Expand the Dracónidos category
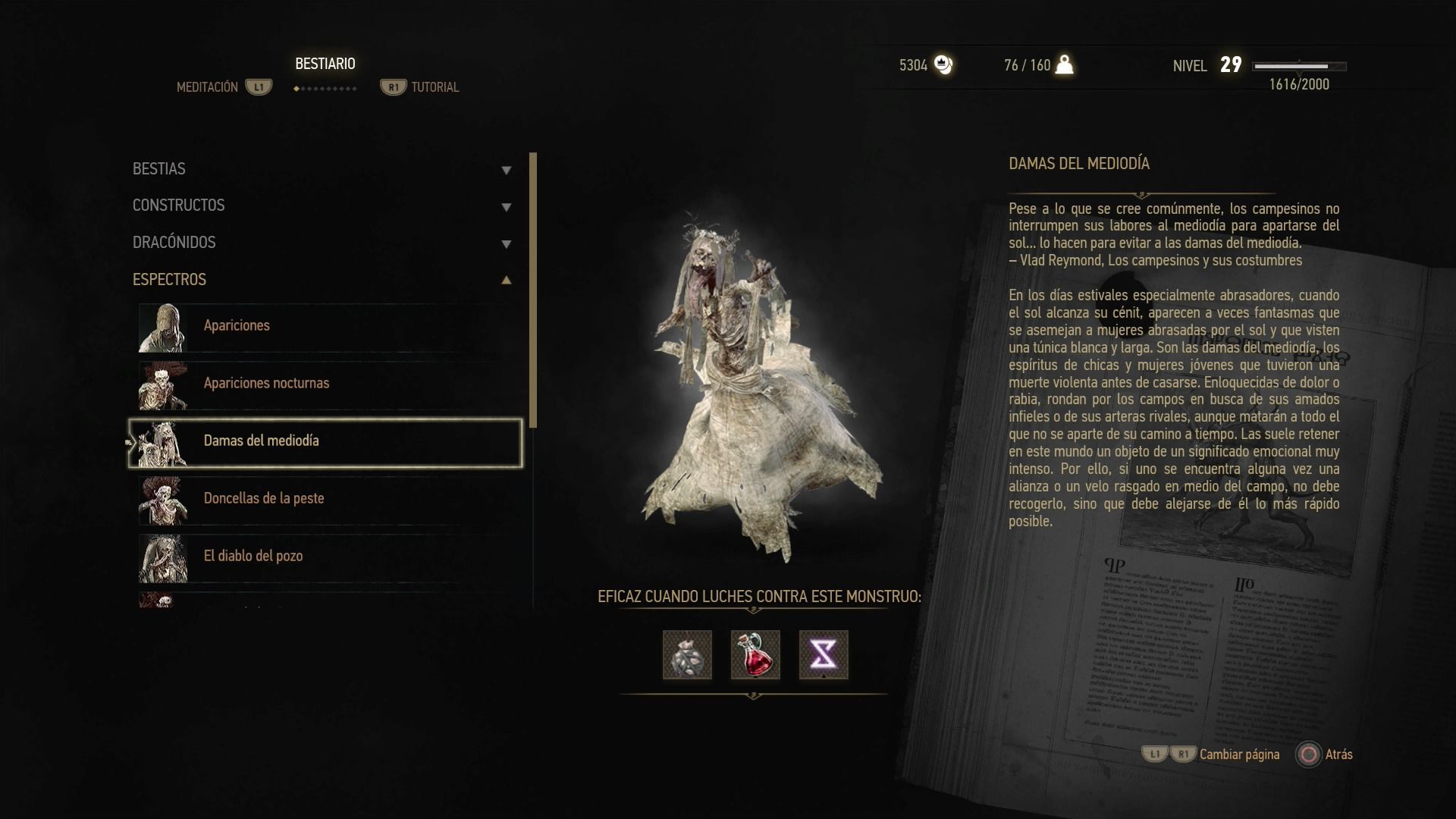1456x819 pixels. click(322, 243)
